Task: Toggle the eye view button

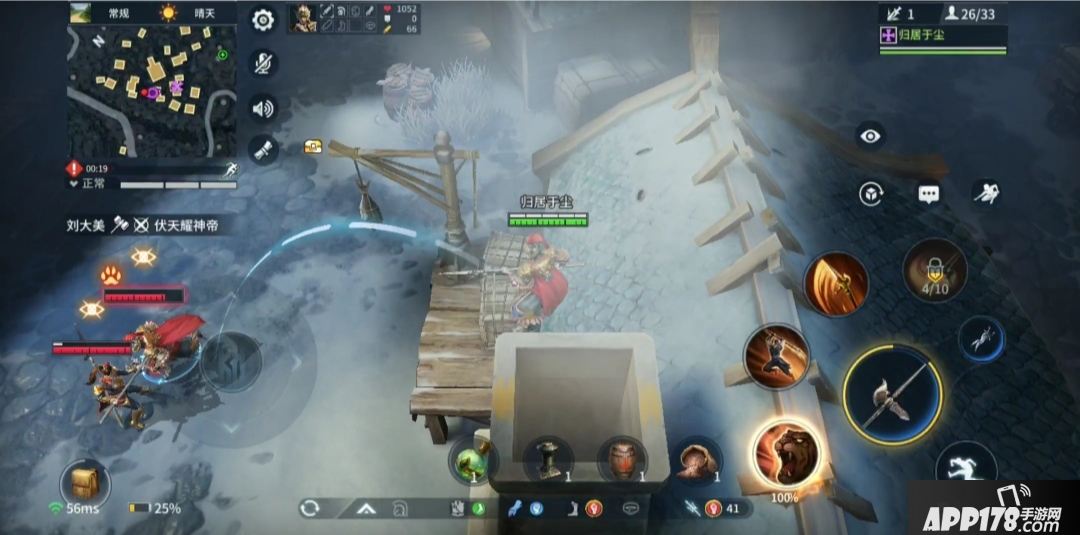Action: click(870, 136)
